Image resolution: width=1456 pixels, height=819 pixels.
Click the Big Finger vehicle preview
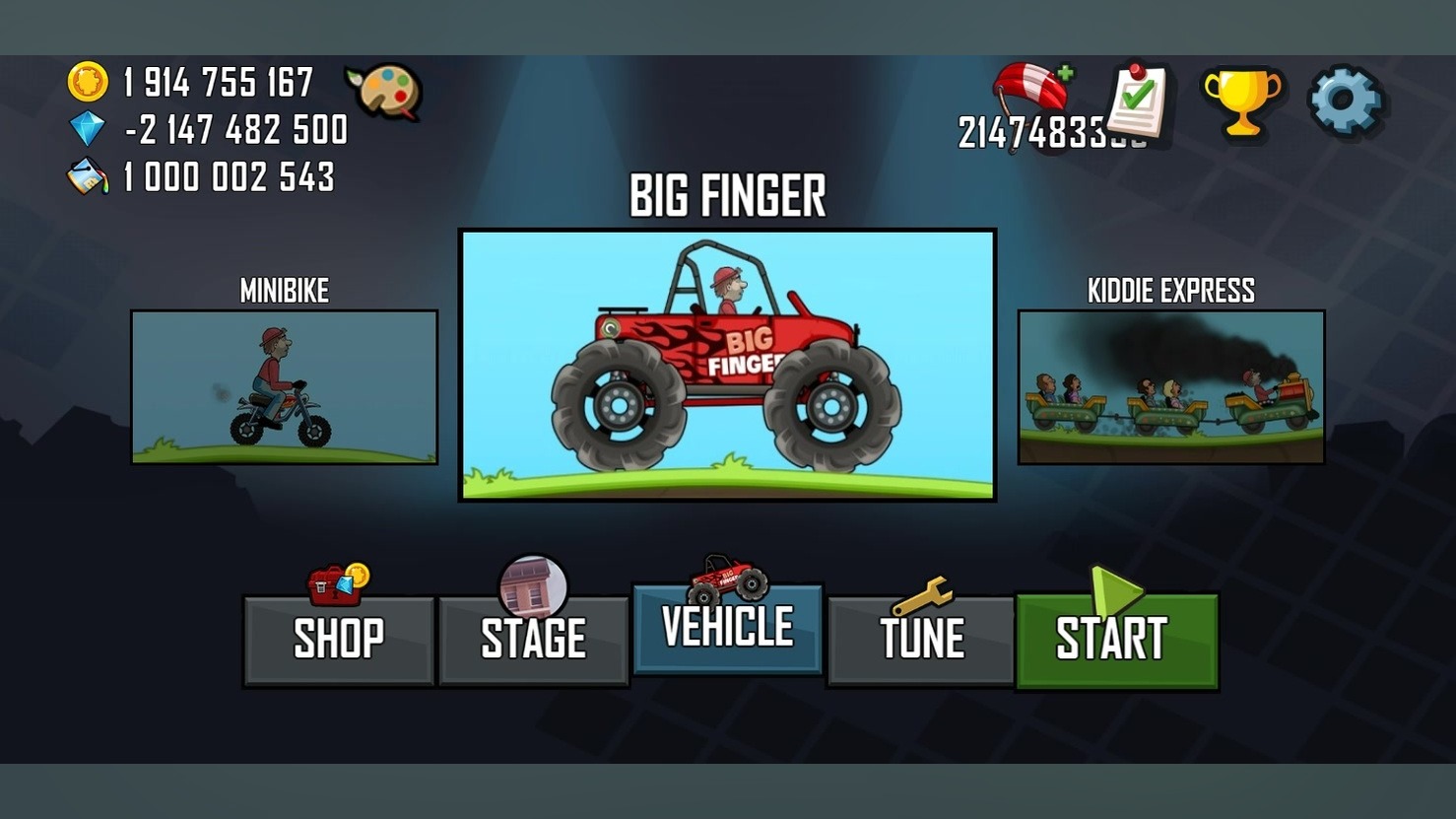[x=727, y=366]
